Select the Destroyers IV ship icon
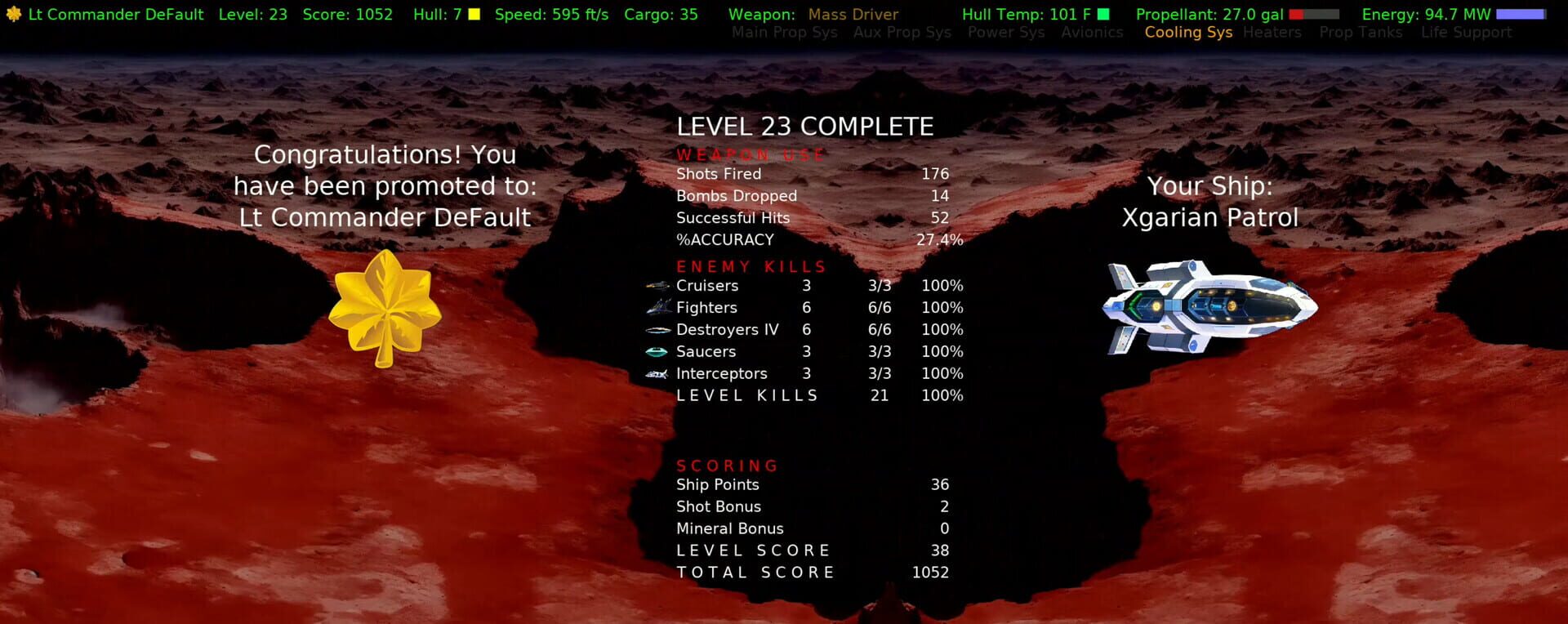This screenshot has width=1568, height=624. 658,329
